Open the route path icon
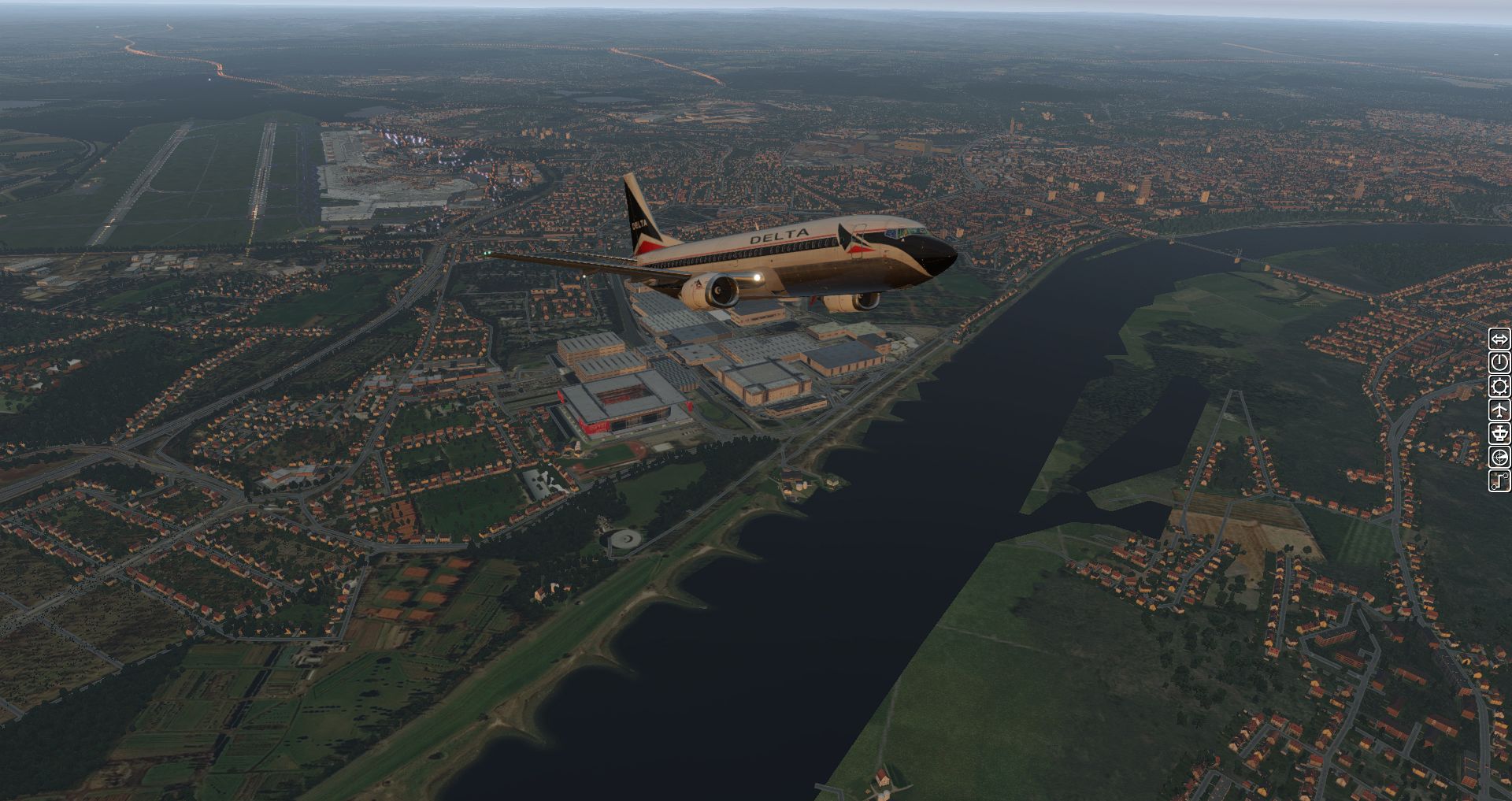The height and width of the screenshot is (801, 1512). 1499,481
